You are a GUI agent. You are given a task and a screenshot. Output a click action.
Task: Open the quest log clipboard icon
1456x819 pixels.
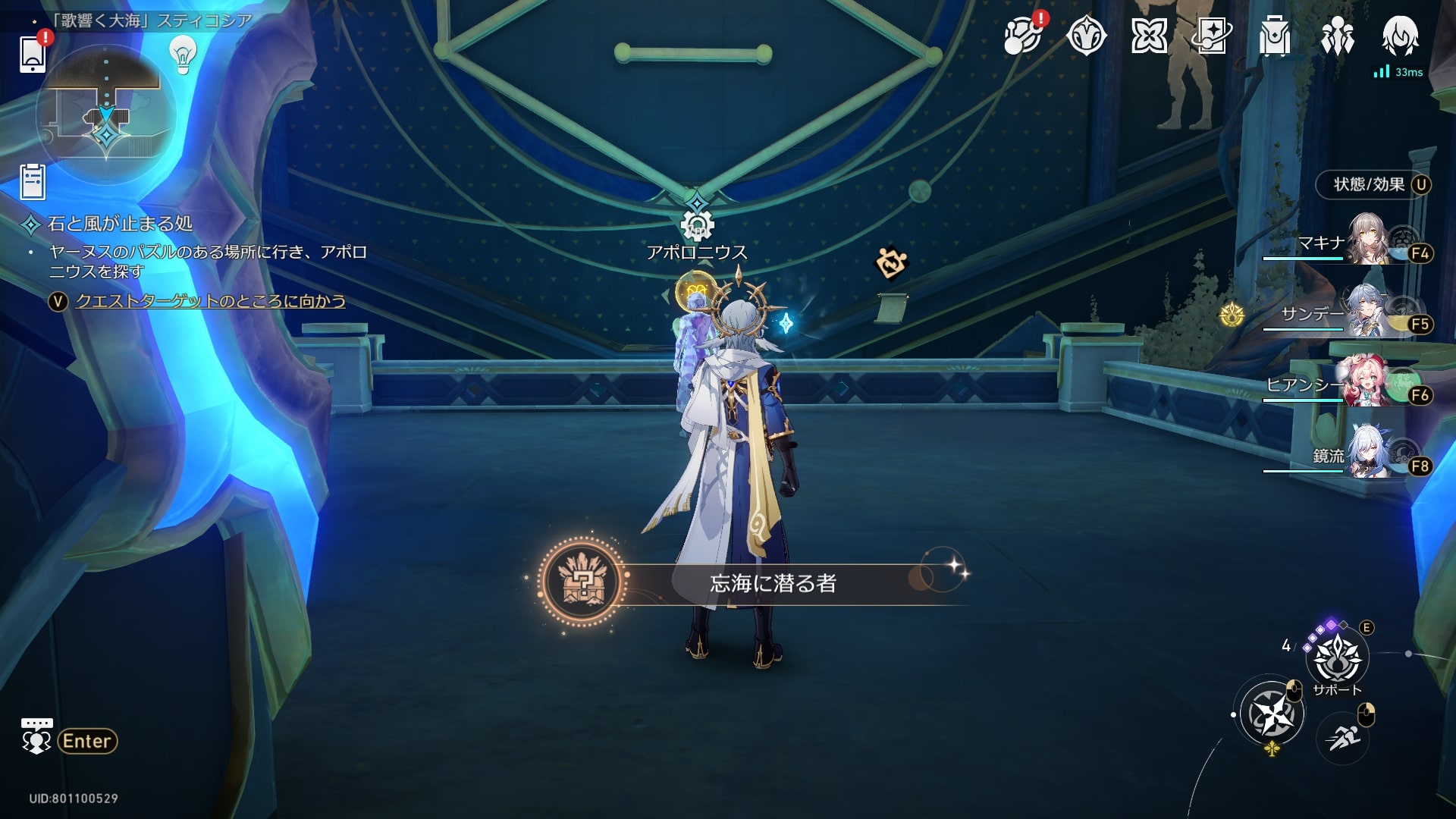click(33, 182)
